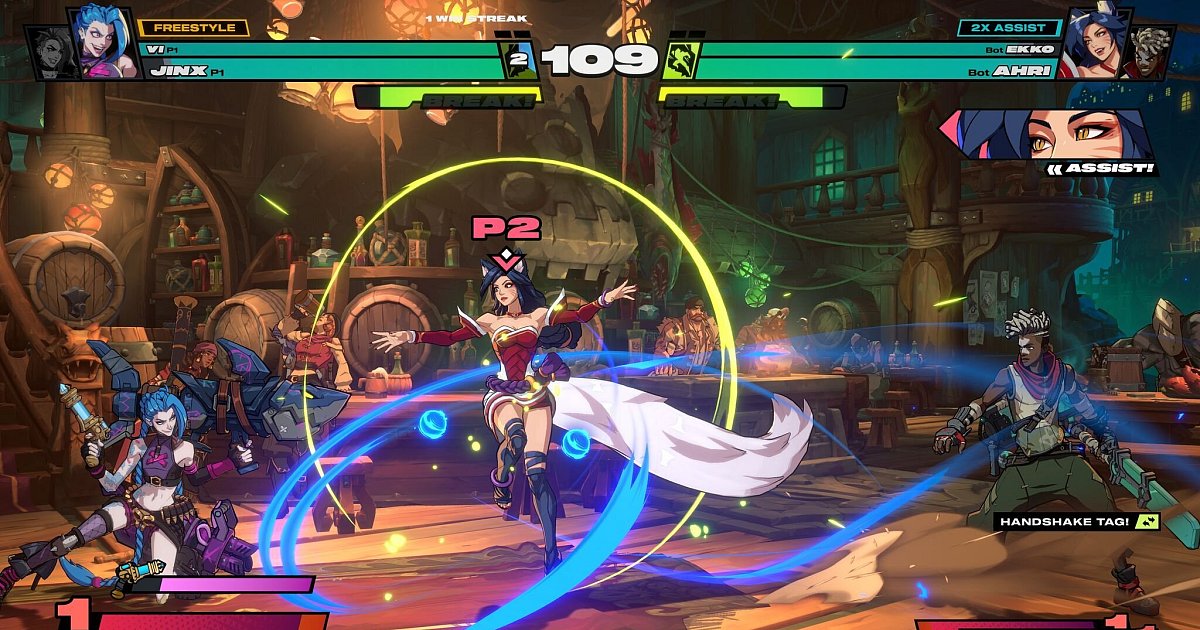Select Jinx's character portrait

(106, 42)
